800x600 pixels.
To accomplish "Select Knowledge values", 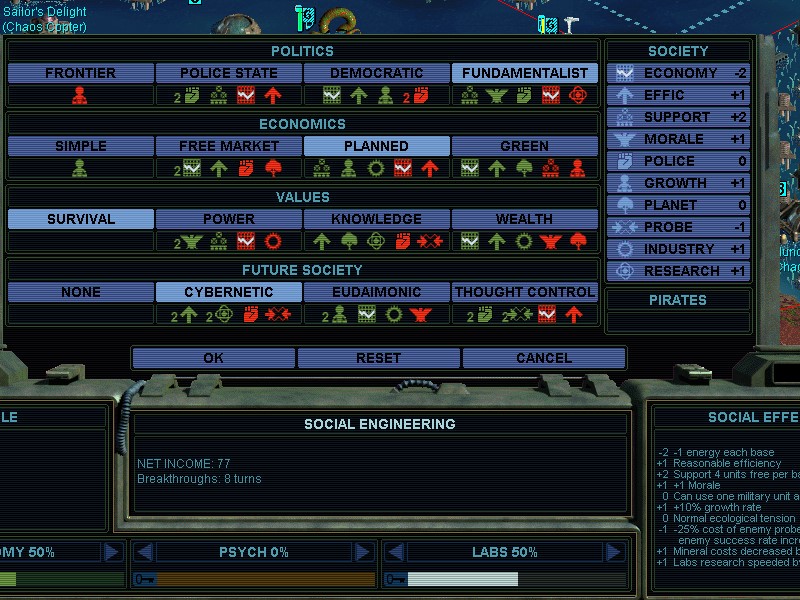I will (x=377, y=219).
